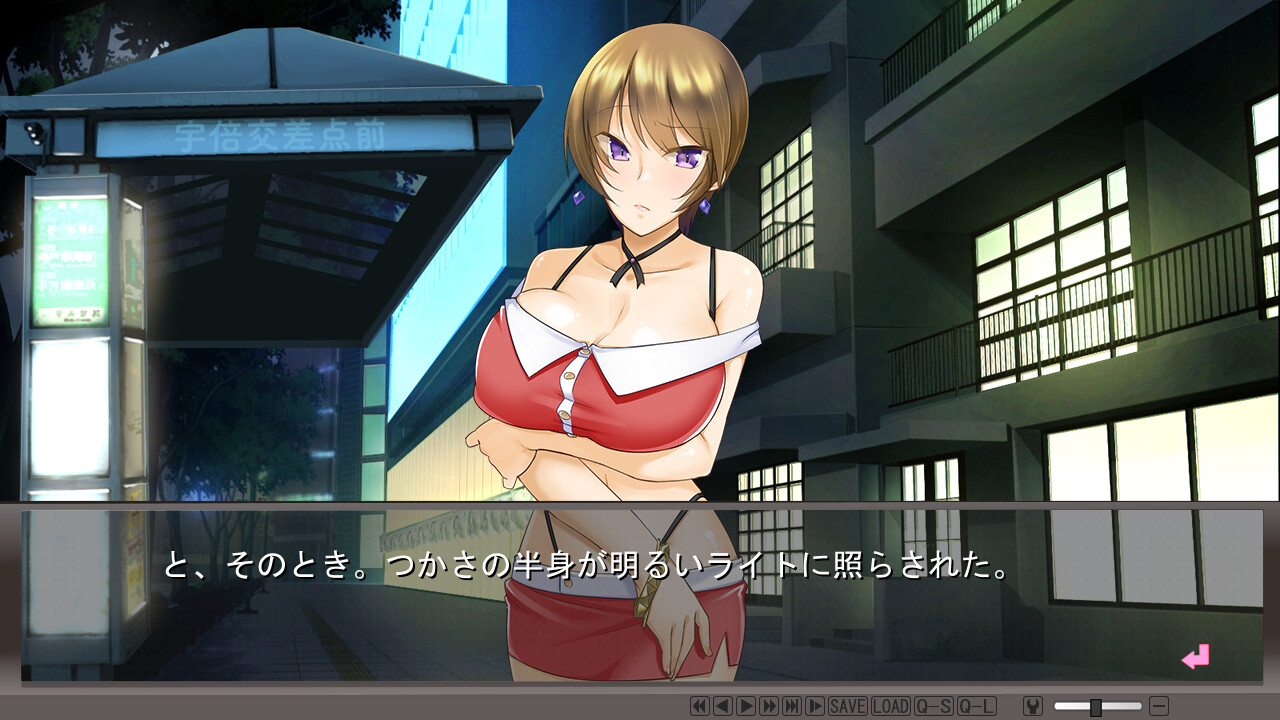Open the LOAD menu
This screenshot has width=1280, height=720.
891,706
